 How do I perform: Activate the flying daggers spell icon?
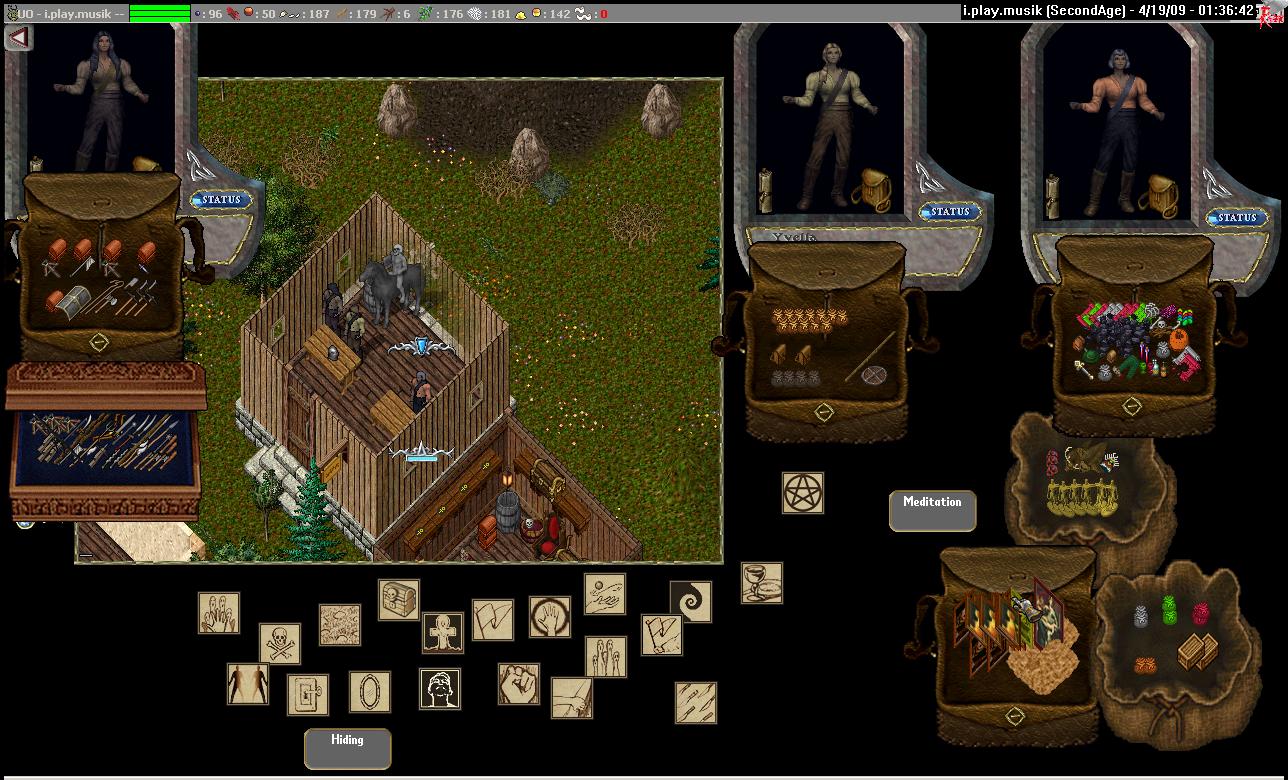(x=695, y=702)
